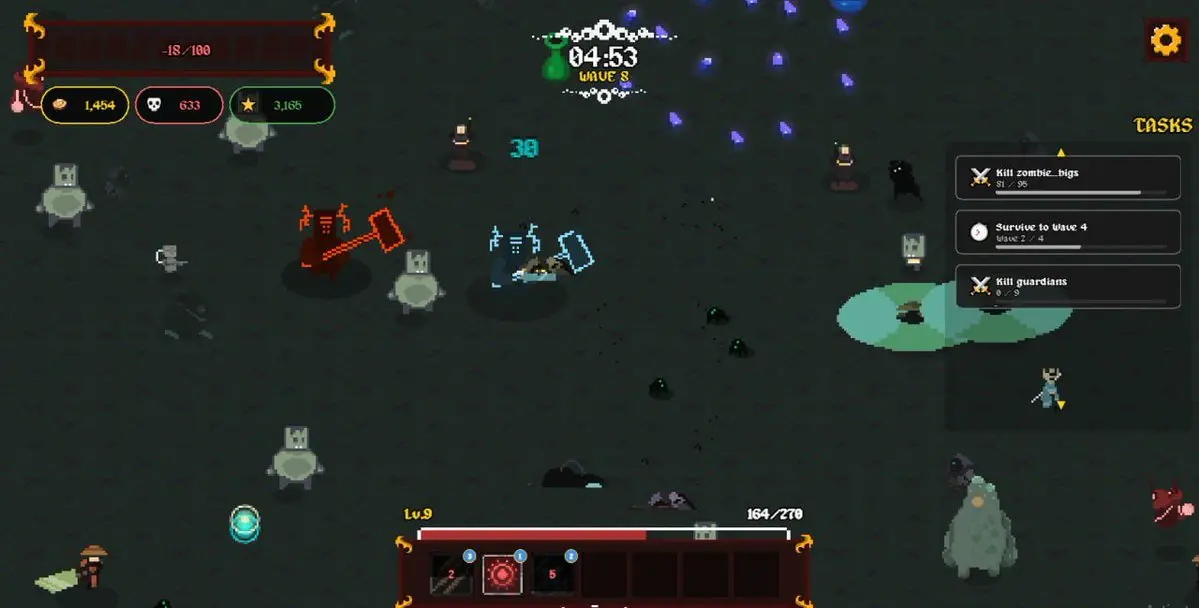Click the skull kill counter pill

[178, 105]
